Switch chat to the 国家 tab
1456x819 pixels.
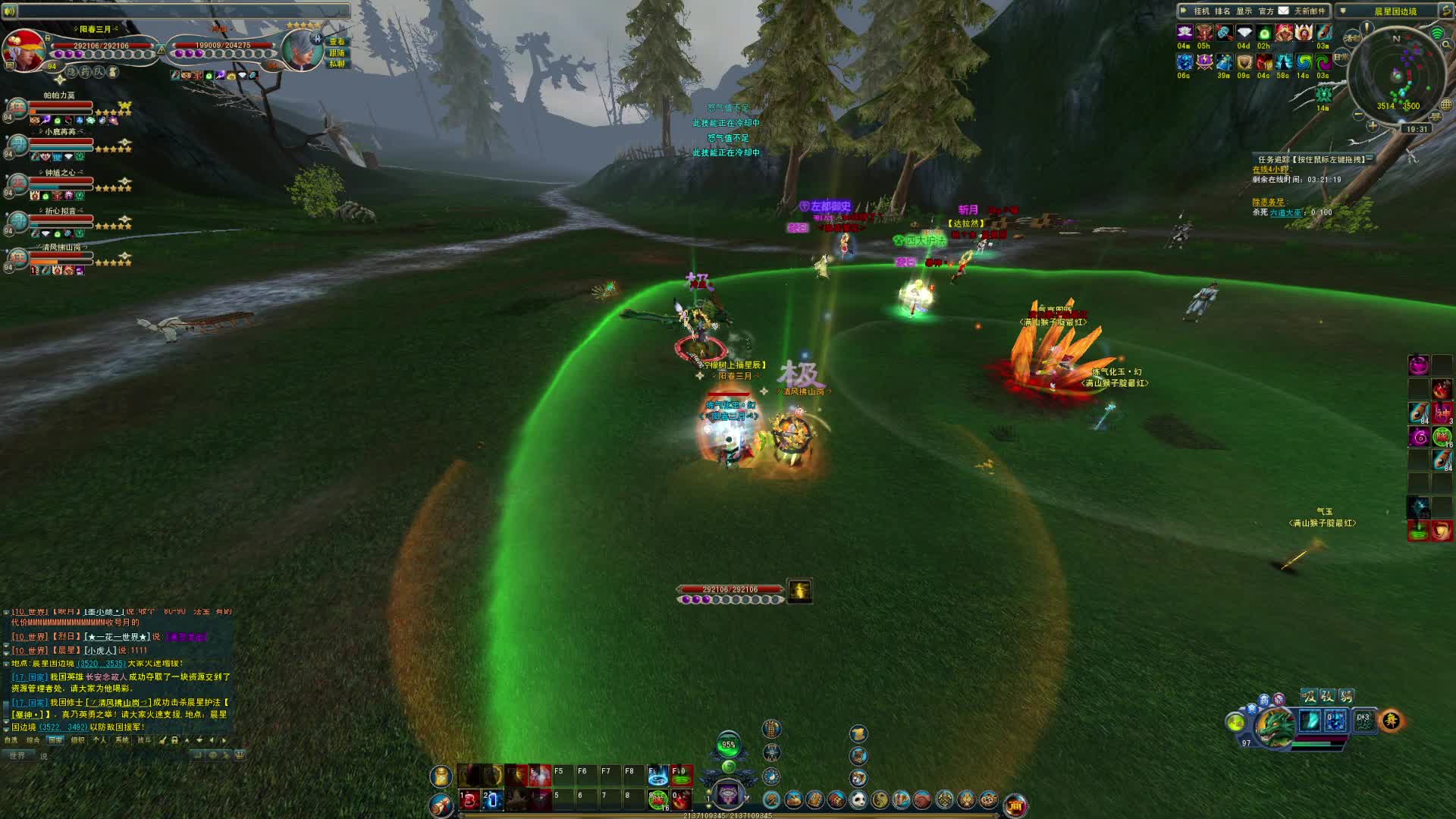click(55, 740)
